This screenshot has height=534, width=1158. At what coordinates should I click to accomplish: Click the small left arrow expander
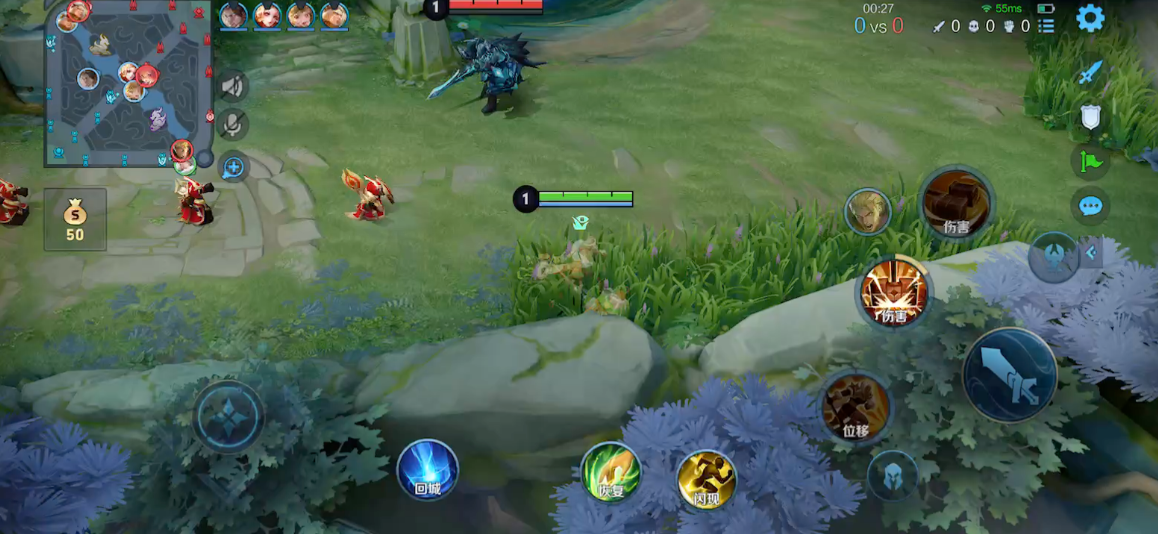(x=1091, y=253)
